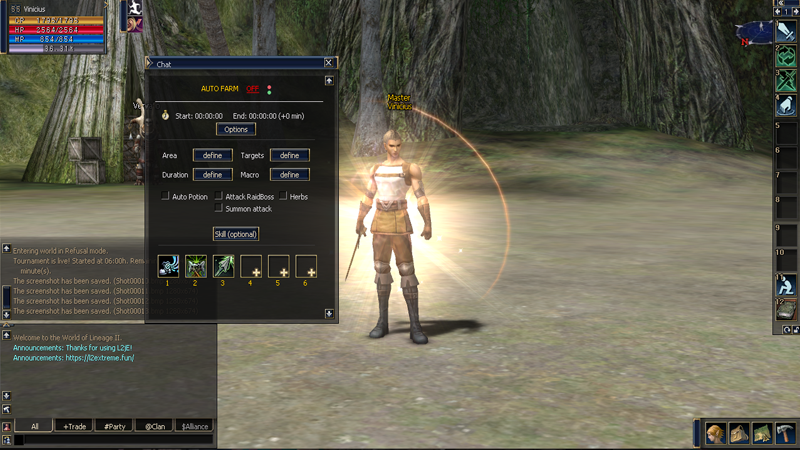
Task: Tick the Attack RaidBoss checkbox
Action: [218, 197]
